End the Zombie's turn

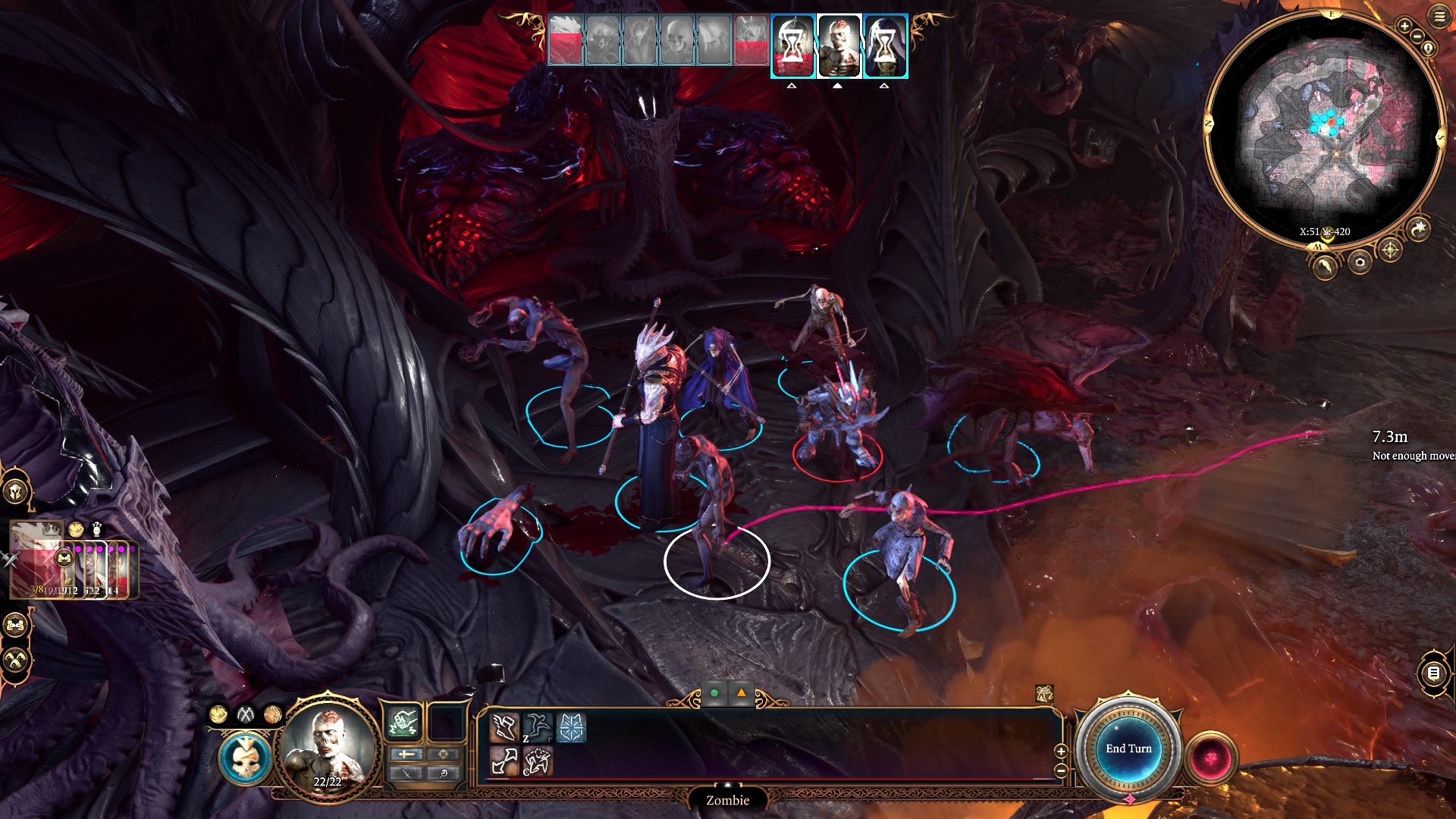(1128, 749)
